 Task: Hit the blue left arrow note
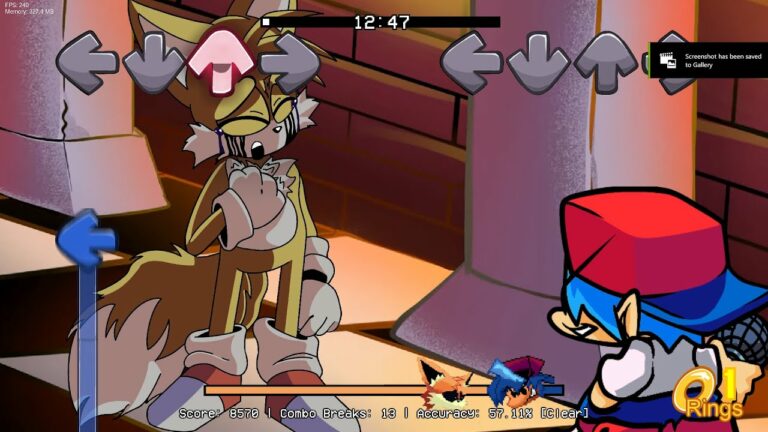coord(87,238)
